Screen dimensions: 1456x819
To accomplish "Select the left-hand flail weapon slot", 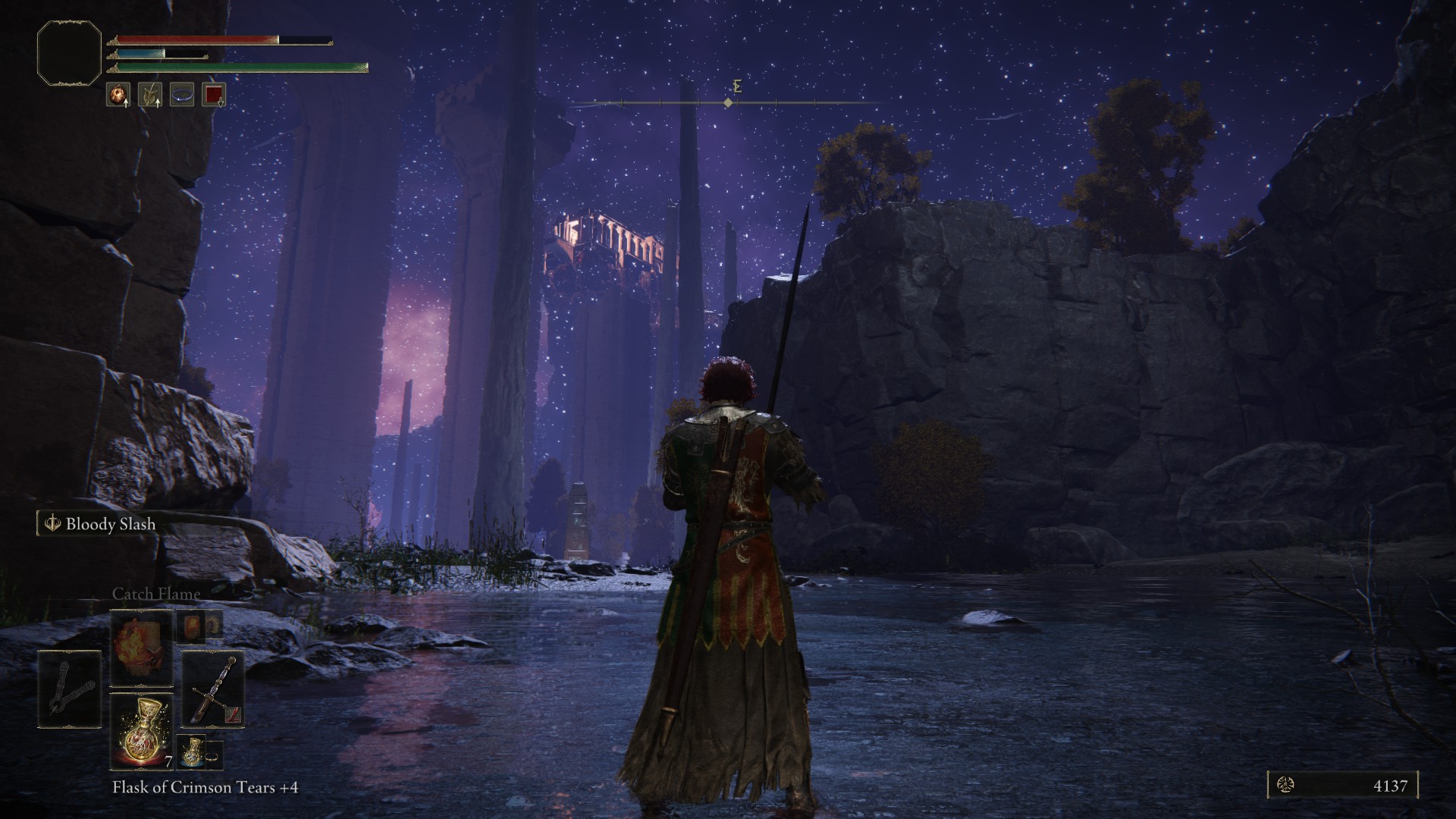I will [69, 689].
